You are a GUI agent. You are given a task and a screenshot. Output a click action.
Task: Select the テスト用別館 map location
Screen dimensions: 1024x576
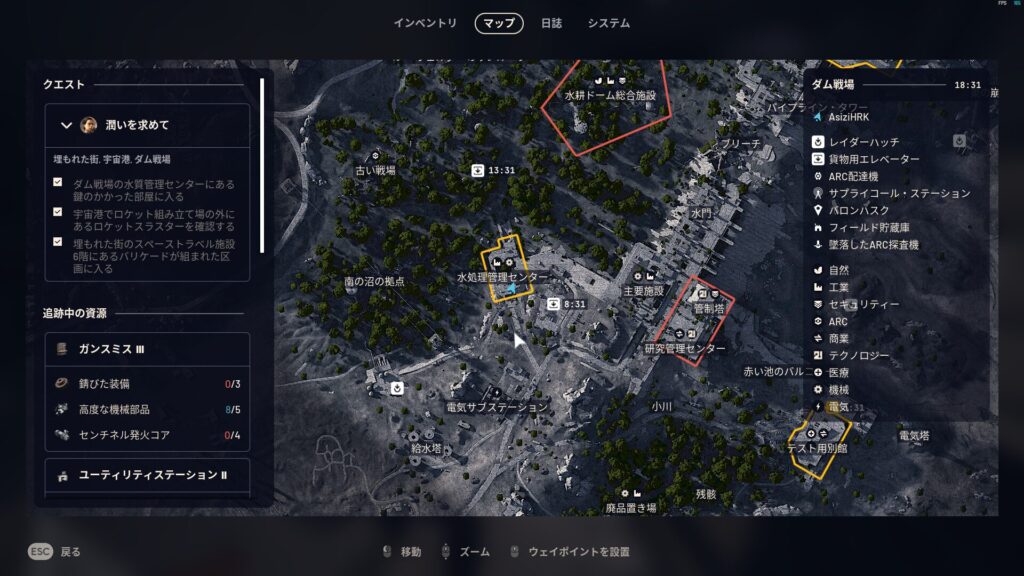817,448
